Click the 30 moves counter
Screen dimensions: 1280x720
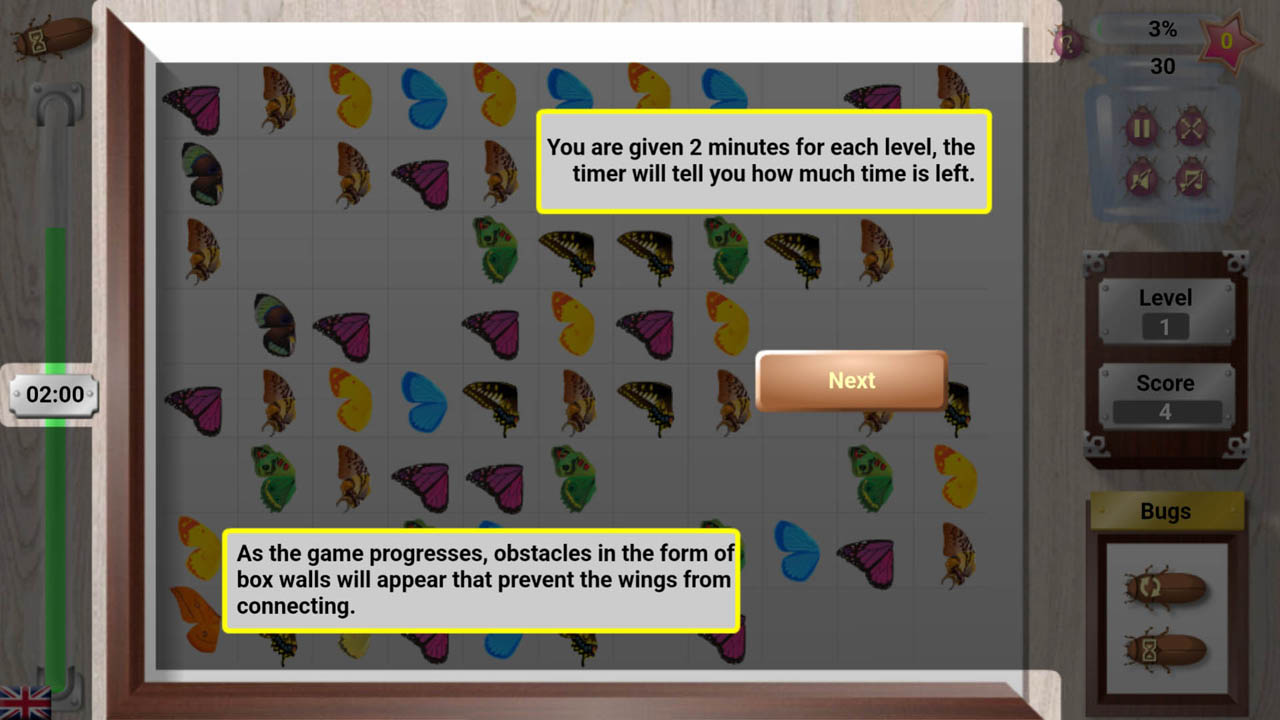point(1161,67)
